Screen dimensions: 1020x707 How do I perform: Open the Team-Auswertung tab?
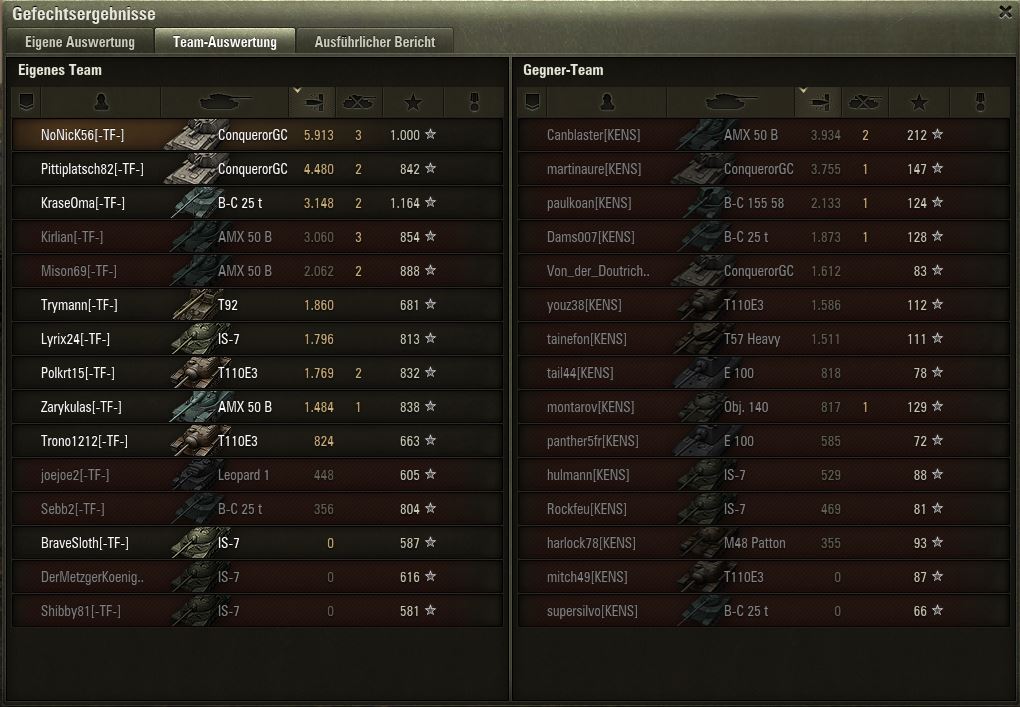(225, 42)
